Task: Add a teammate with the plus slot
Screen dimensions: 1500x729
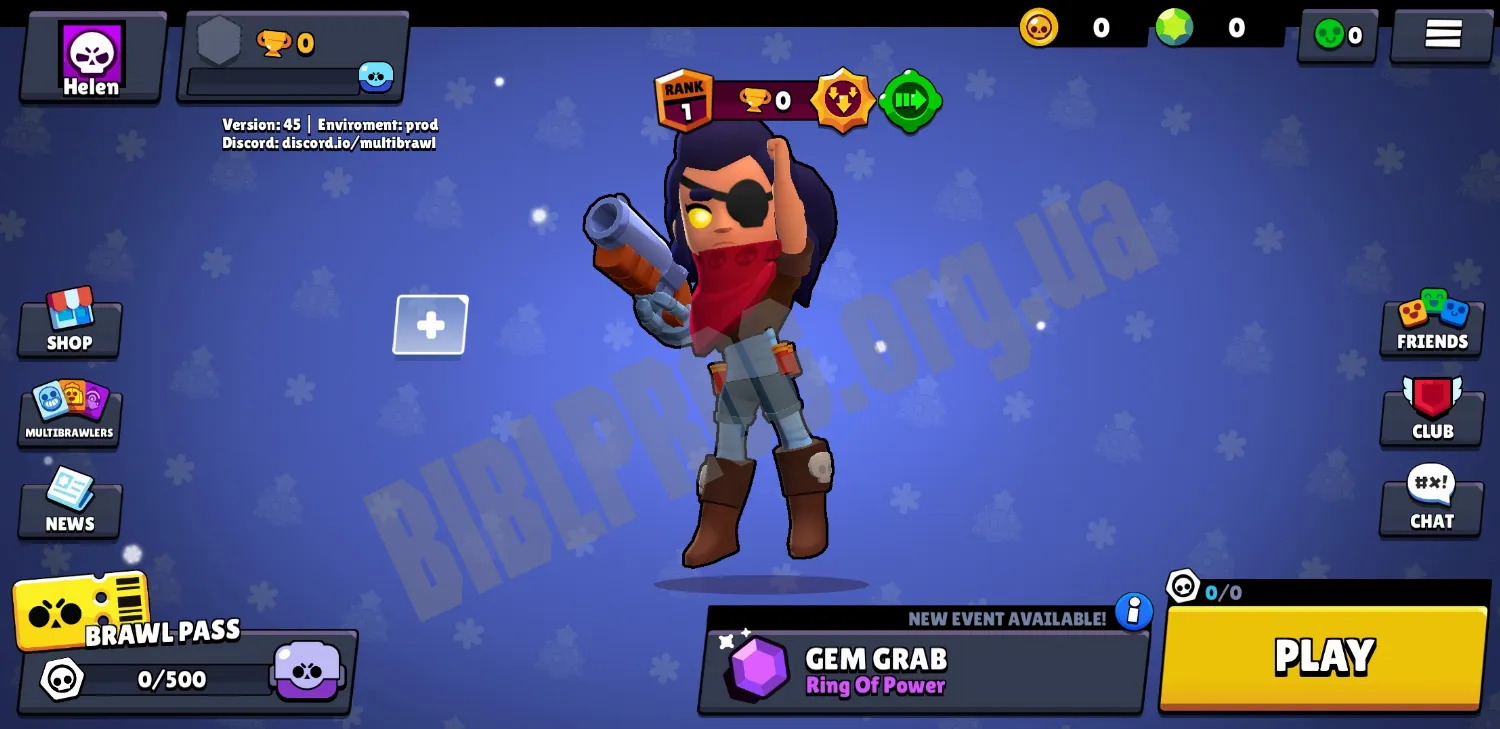Action: click(431, 325)
